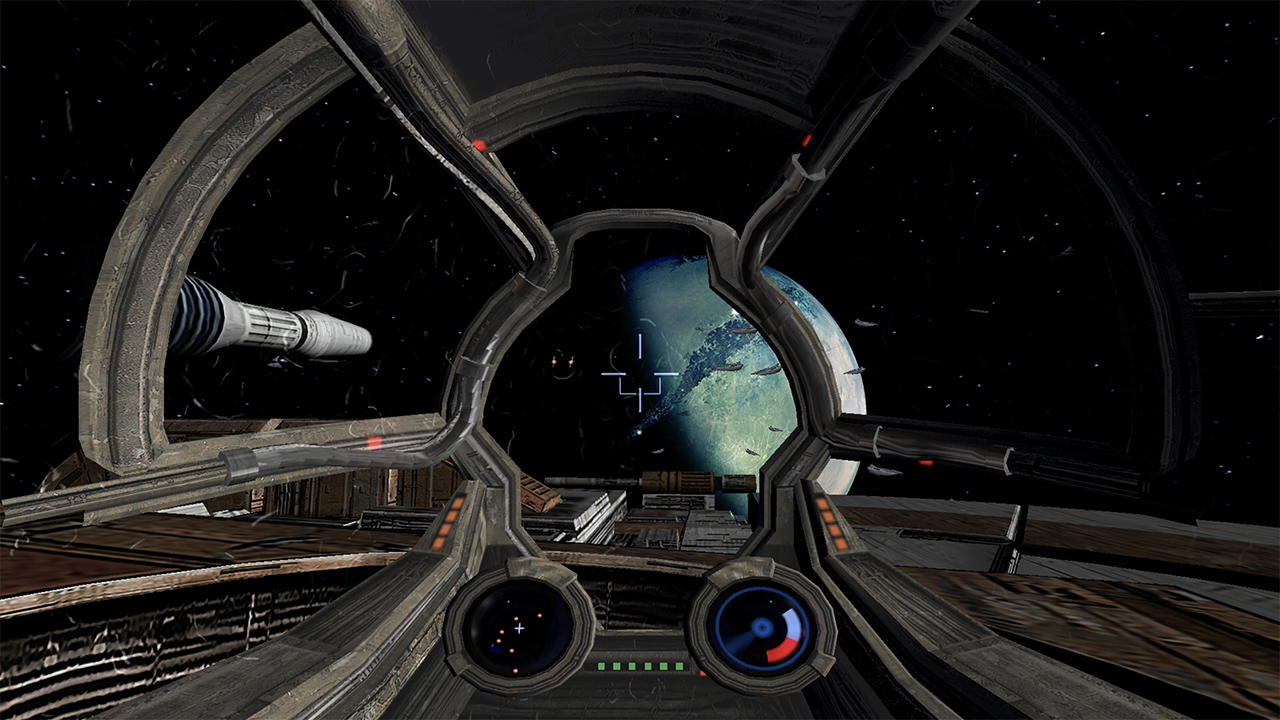Click the blue square blip in the sensor scope
The image size is (1280, 720).
coord(493,648)
